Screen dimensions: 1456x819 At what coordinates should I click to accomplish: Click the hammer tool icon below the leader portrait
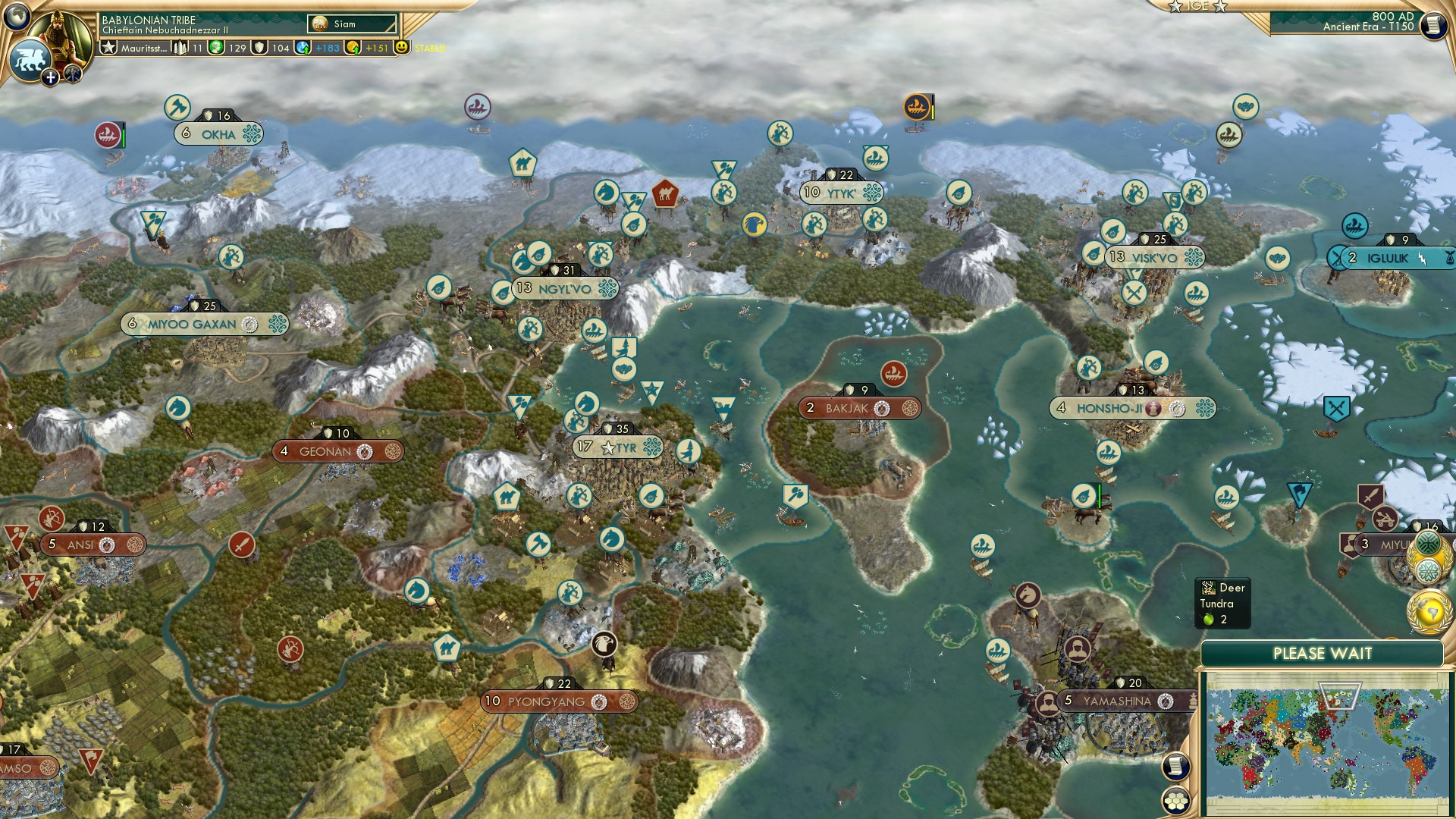tap(72, 76)
